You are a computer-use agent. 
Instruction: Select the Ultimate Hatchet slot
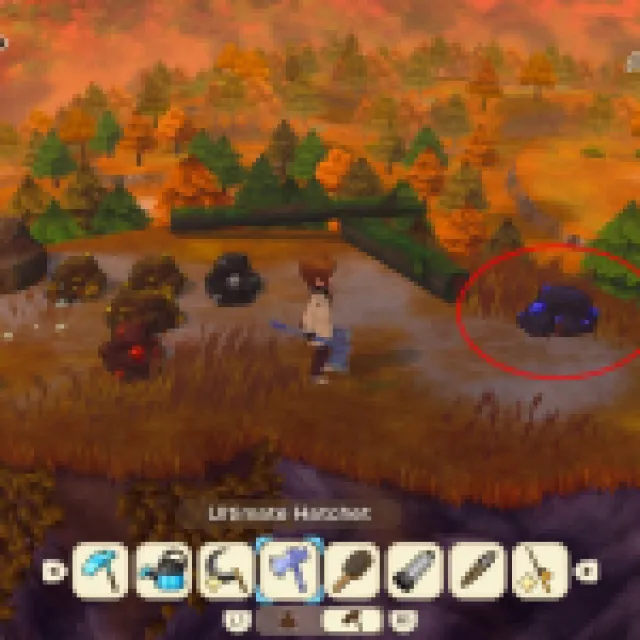[290, 571]
